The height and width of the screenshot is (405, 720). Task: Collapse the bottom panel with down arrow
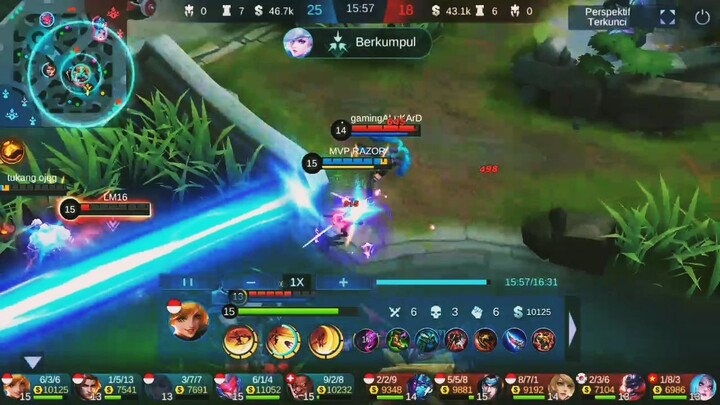click(33, 362)
